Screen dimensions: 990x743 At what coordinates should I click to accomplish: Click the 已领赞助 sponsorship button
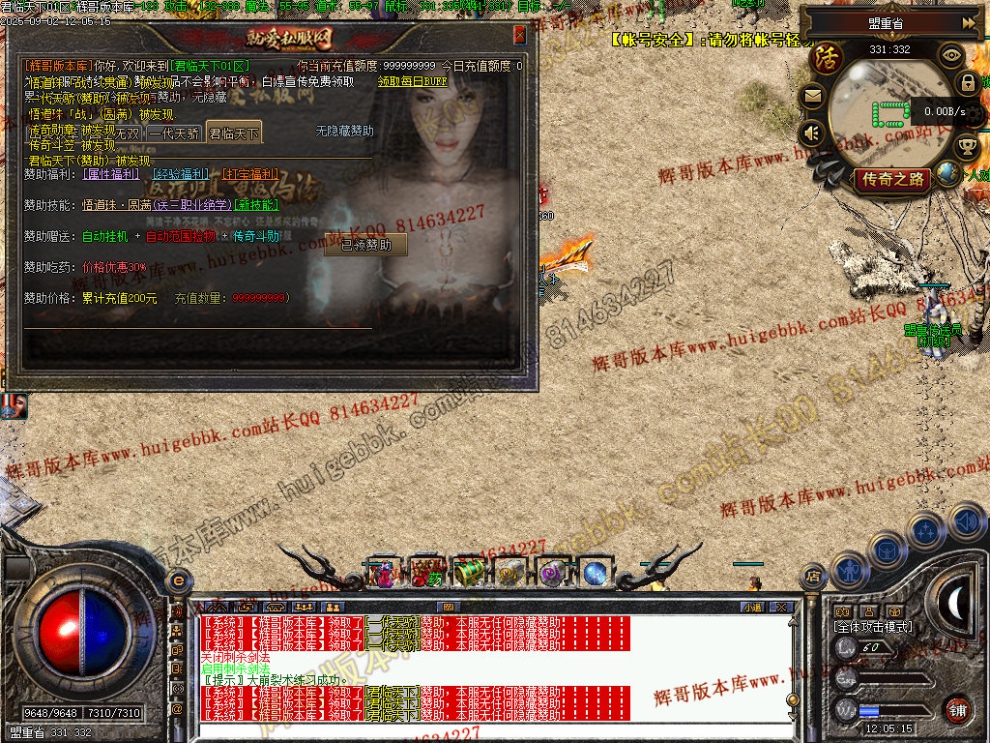366,245
